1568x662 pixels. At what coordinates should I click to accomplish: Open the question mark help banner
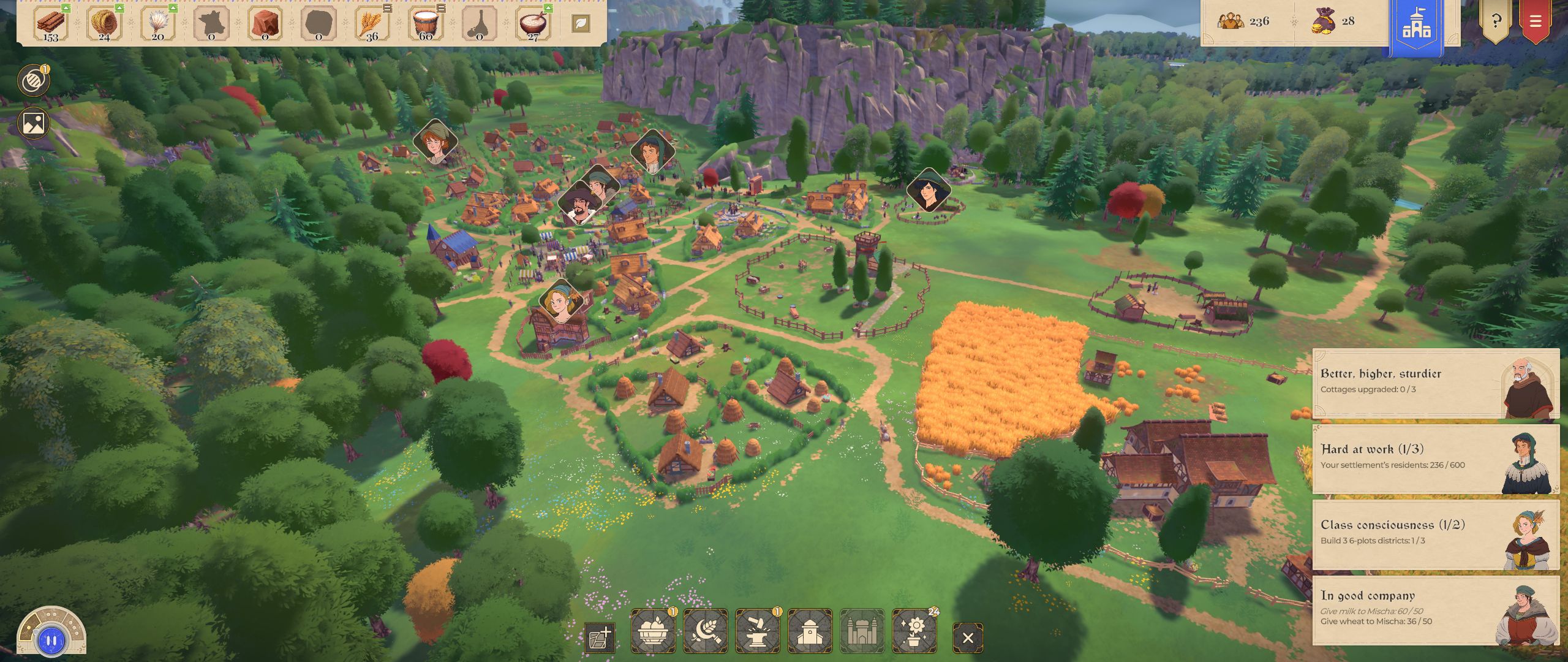point(1496,21)
